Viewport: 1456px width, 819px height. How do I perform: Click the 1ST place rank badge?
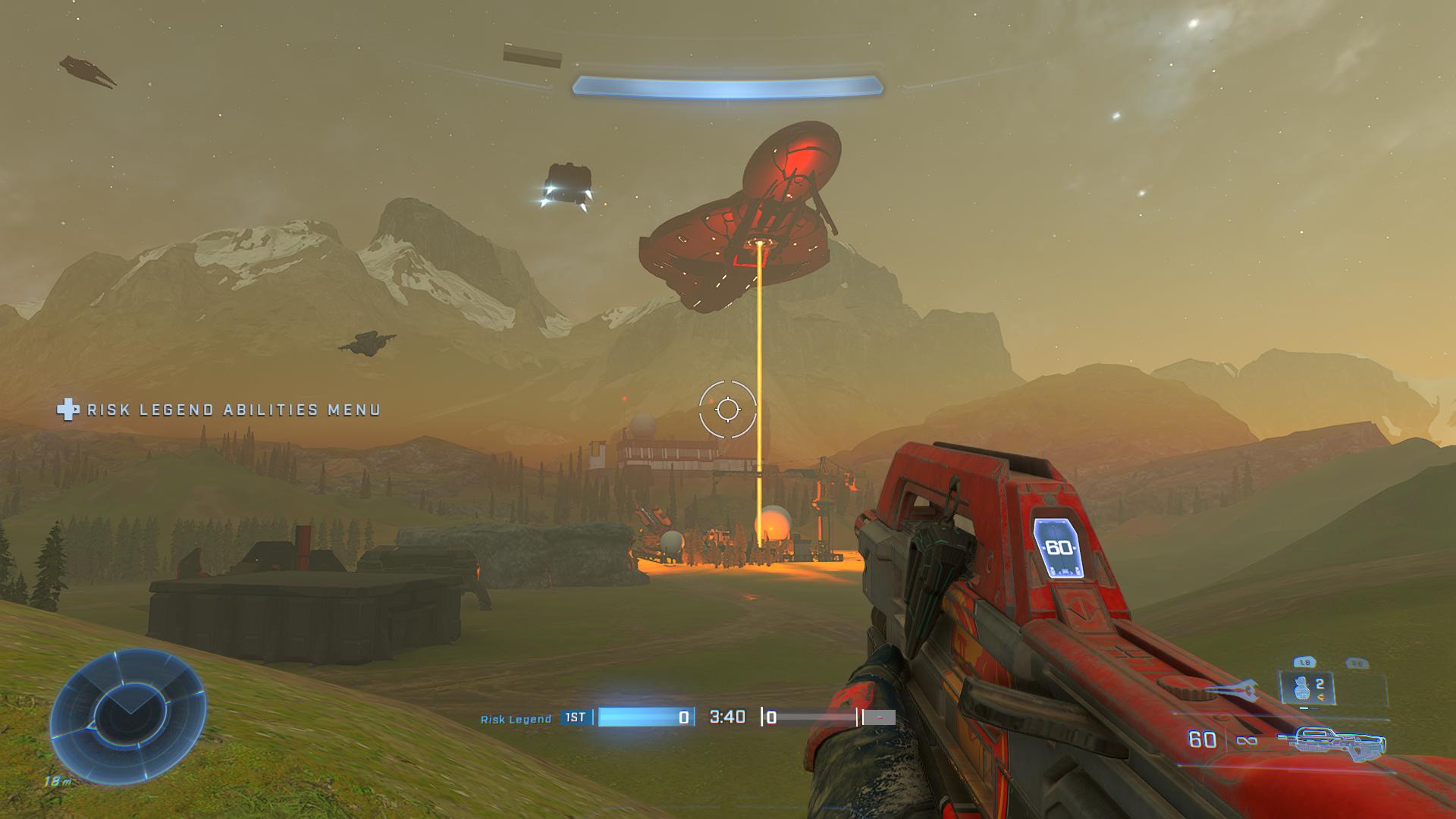576,717
